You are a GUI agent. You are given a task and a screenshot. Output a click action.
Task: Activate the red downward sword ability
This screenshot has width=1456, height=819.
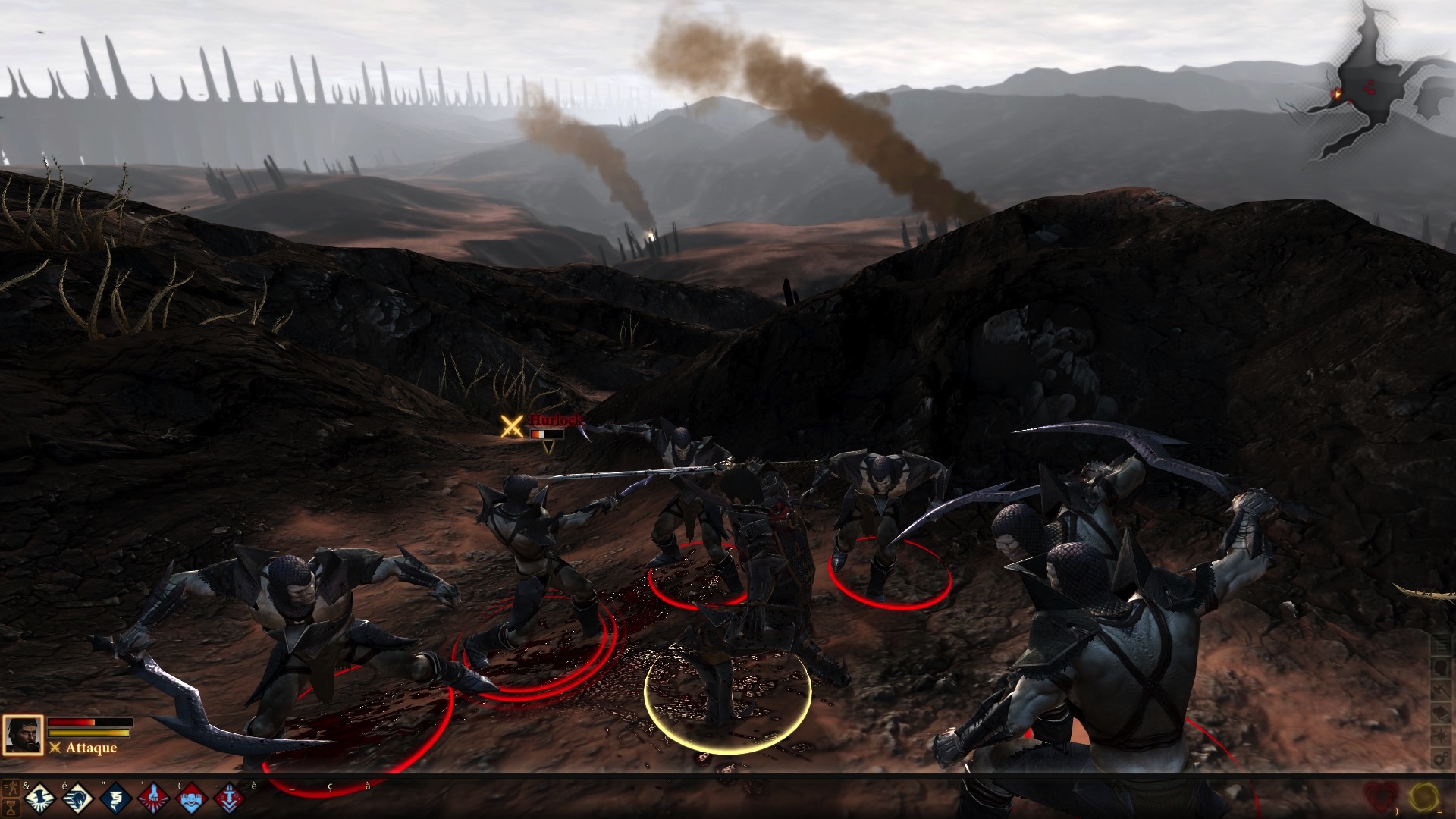pos(230,798)
